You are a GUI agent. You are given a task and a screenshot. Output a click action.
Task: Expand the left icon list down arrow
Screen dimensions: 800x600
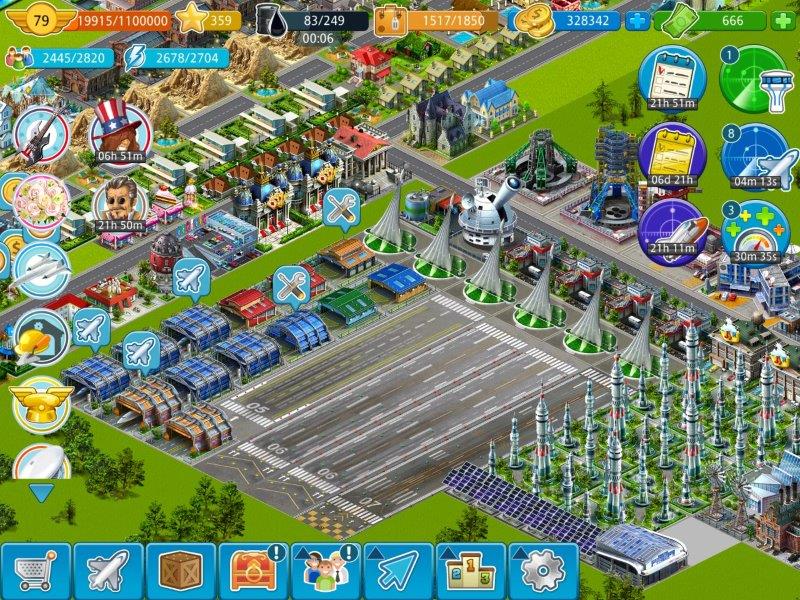point(41,492)
